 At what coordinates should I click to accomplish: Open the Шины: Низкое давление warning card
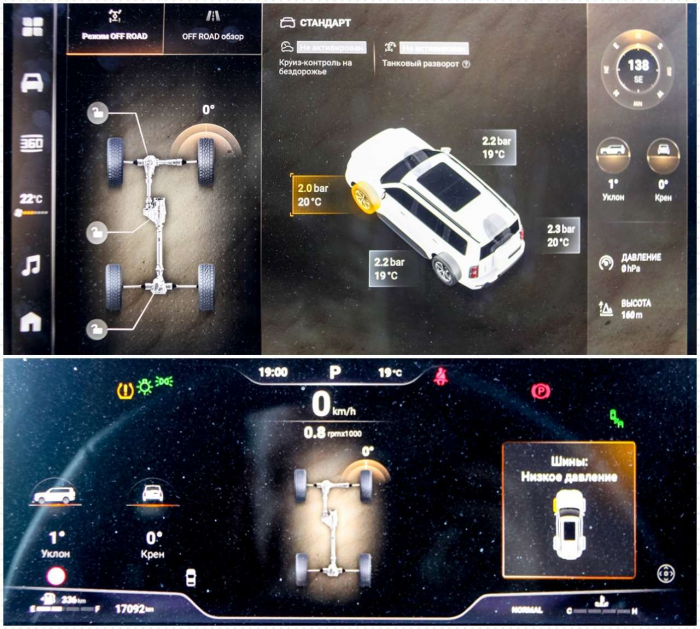point(569,509)
